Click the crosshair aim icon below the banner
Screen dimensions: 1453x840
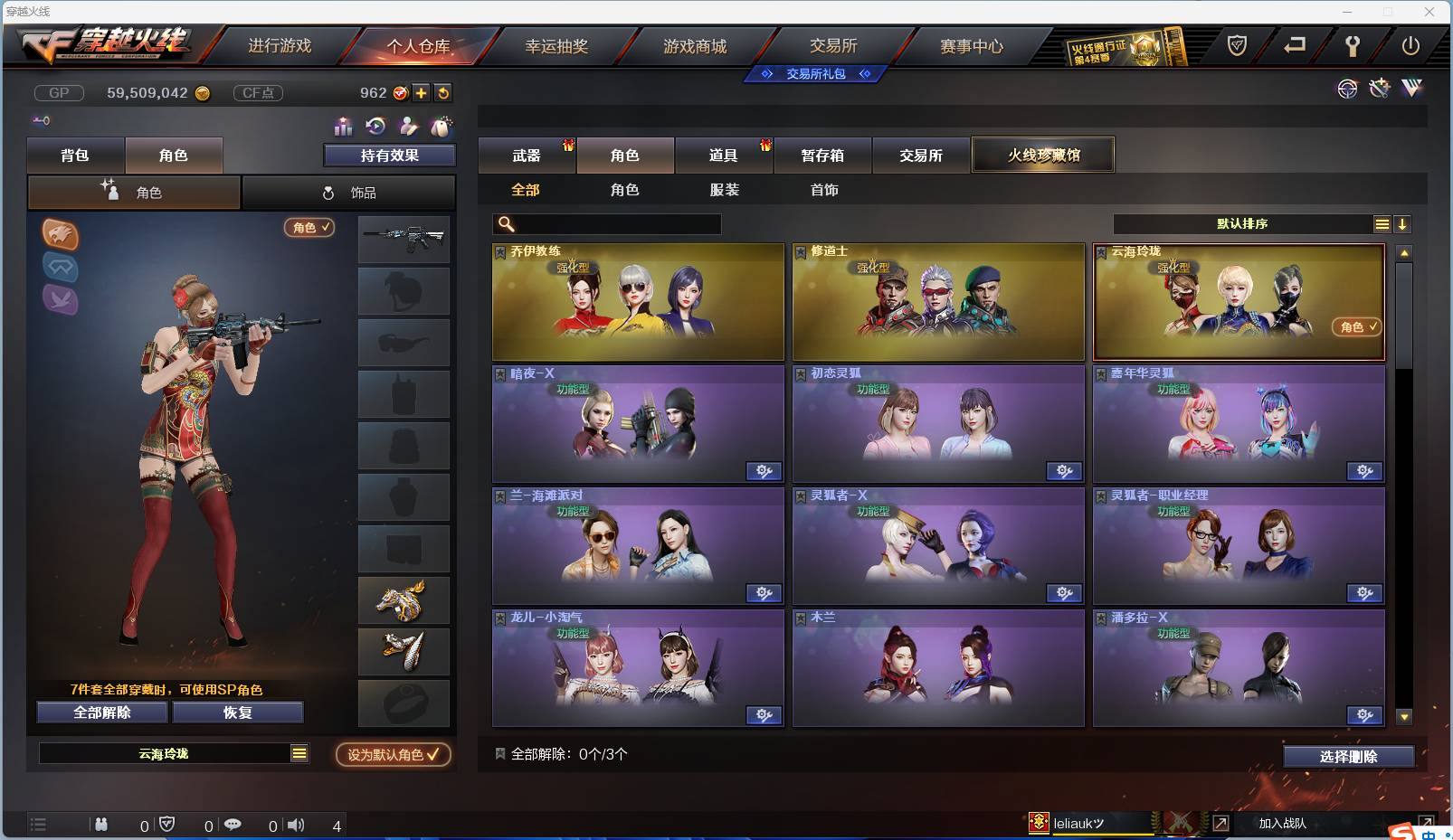click(1347, 89)
